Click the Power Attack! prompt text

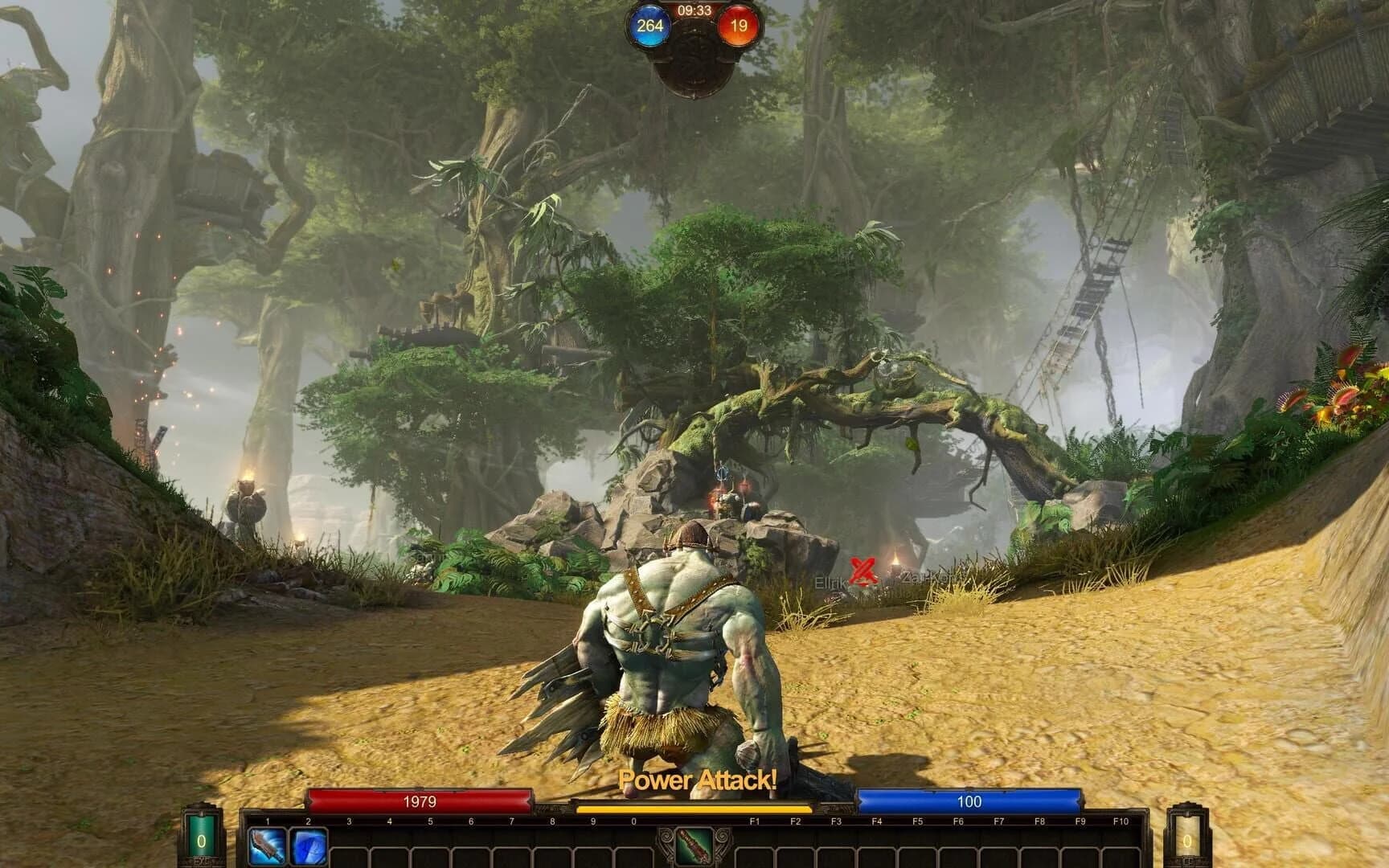[x=697, y=779]
